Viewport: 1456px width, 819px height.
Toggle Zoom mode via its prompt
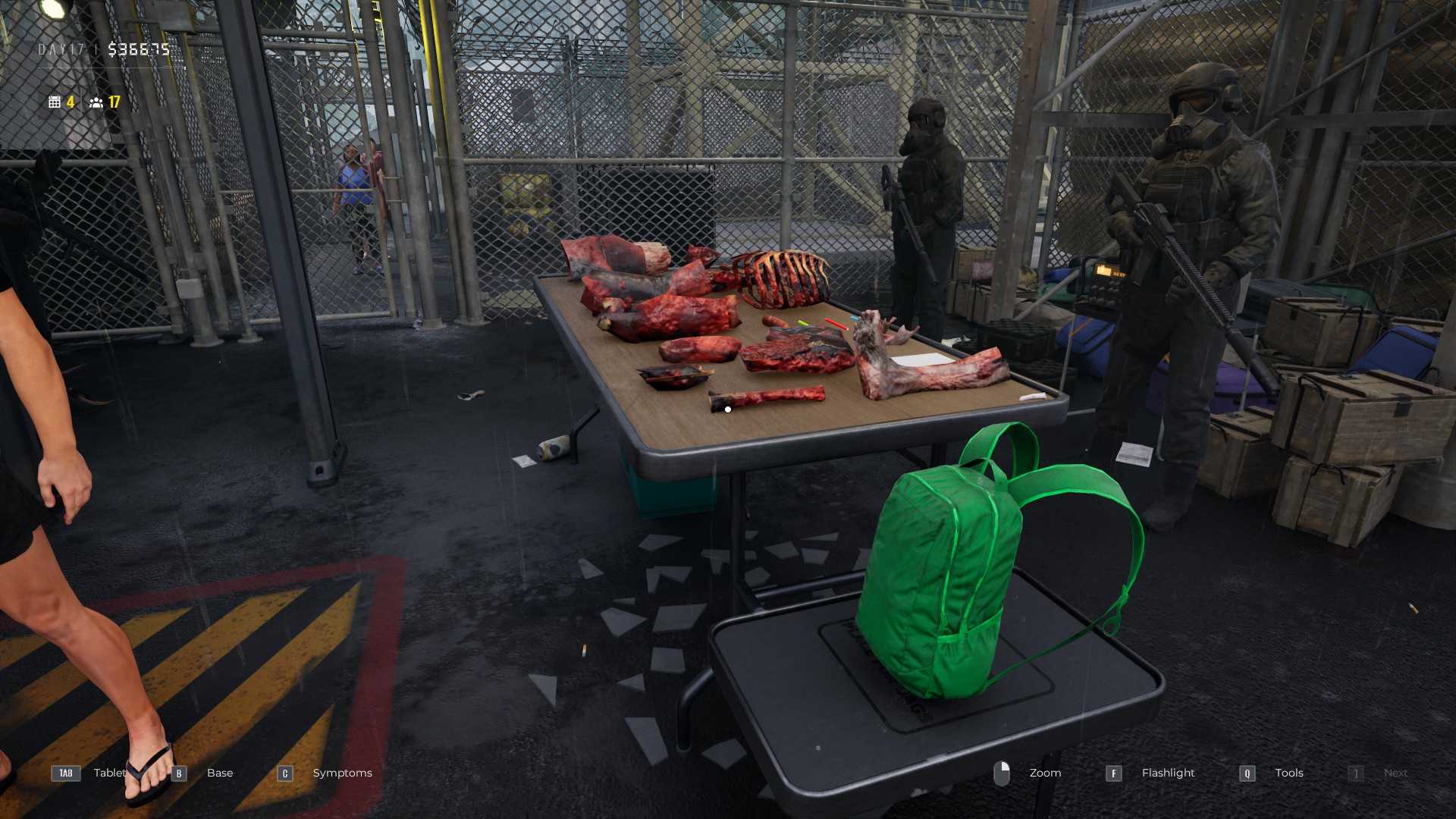pyautogui.click(x=1045, y=773)
